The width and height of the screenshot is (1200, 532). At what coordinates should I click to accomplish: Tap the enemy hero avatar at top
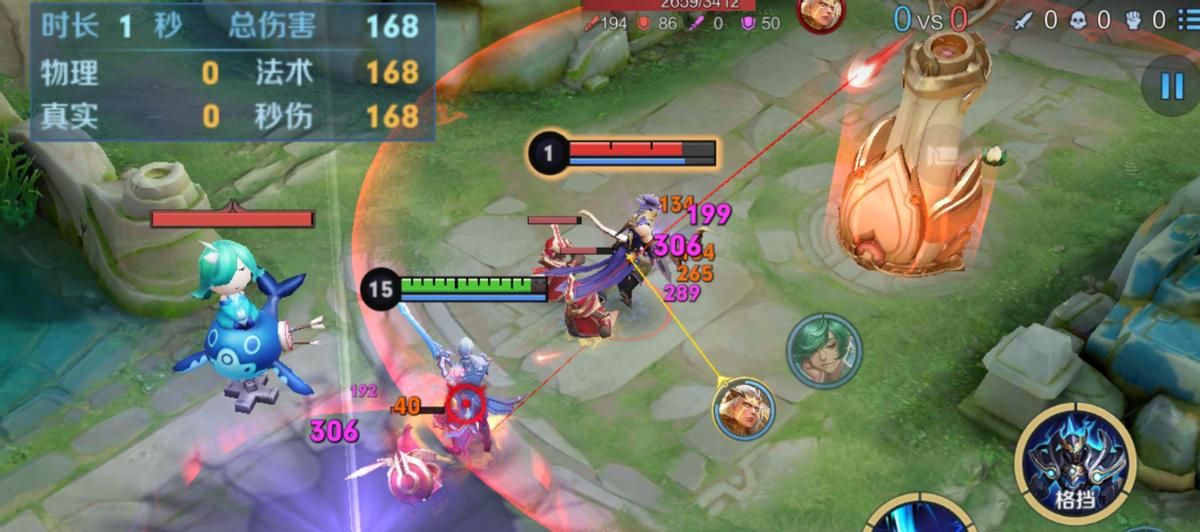tap(821, 12)
